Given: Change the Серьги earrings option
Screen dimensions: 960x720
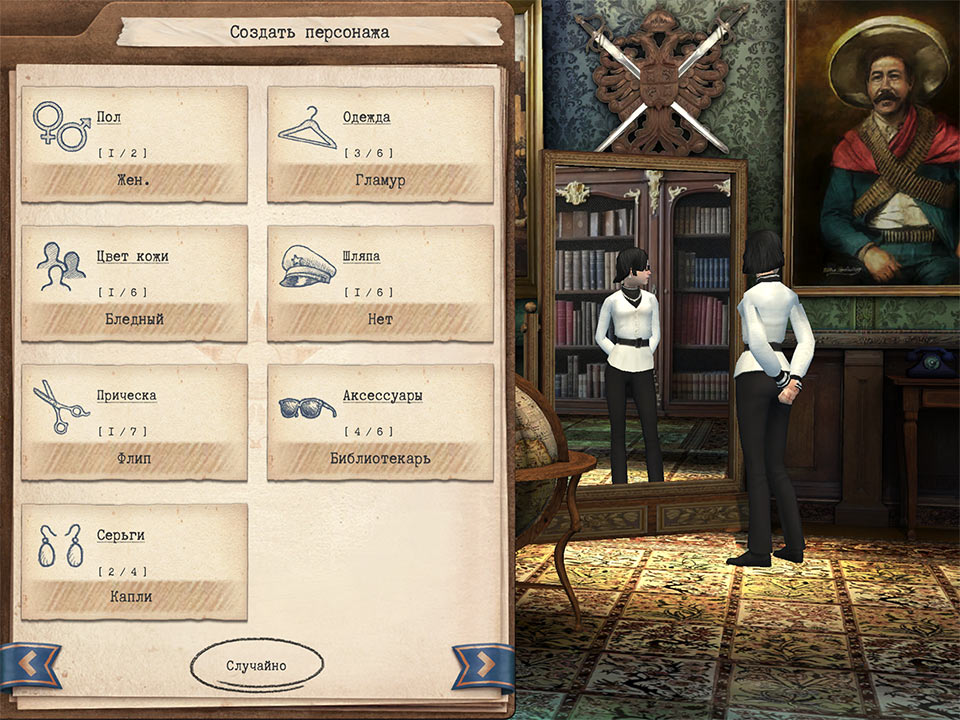Looking at the screenshot, I should tap(134, 561).
